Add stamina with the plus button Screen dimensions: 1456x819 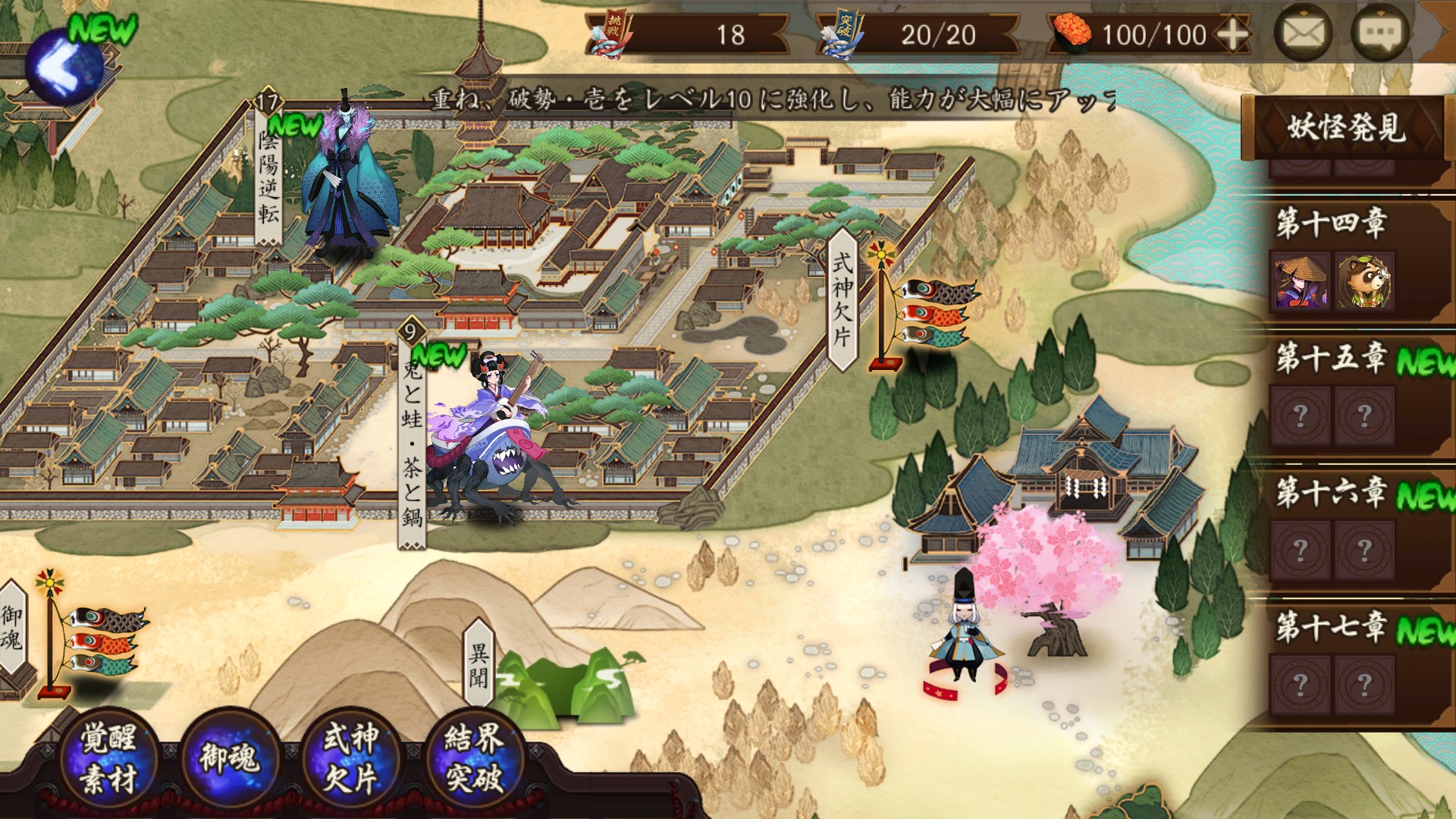(x=1233, y=35)
